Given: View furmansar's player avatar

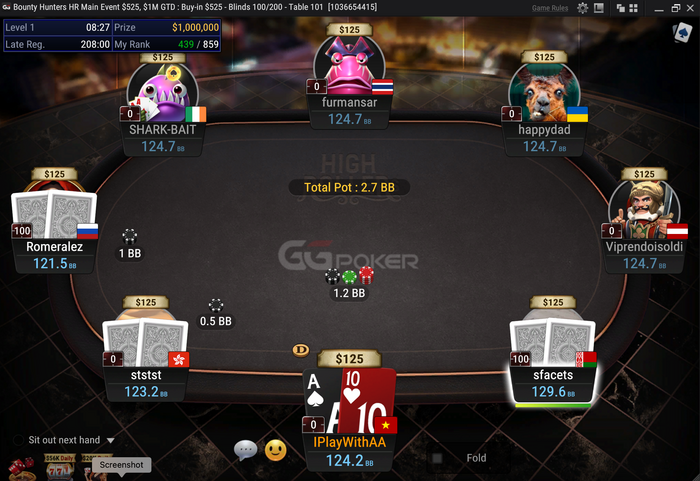Looking at the screenshot, I should tap(349, 68).
